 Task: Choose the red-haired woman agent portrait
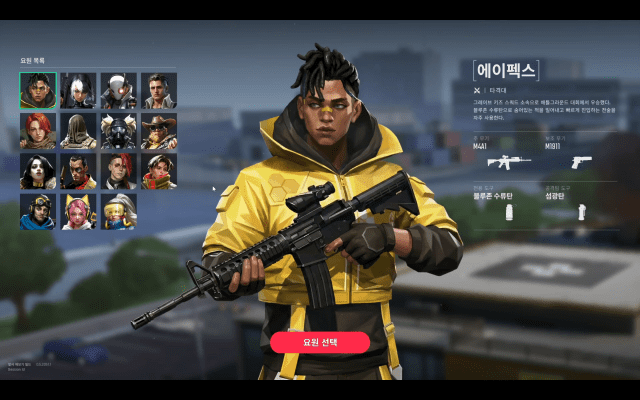click(x=37, y=131)
